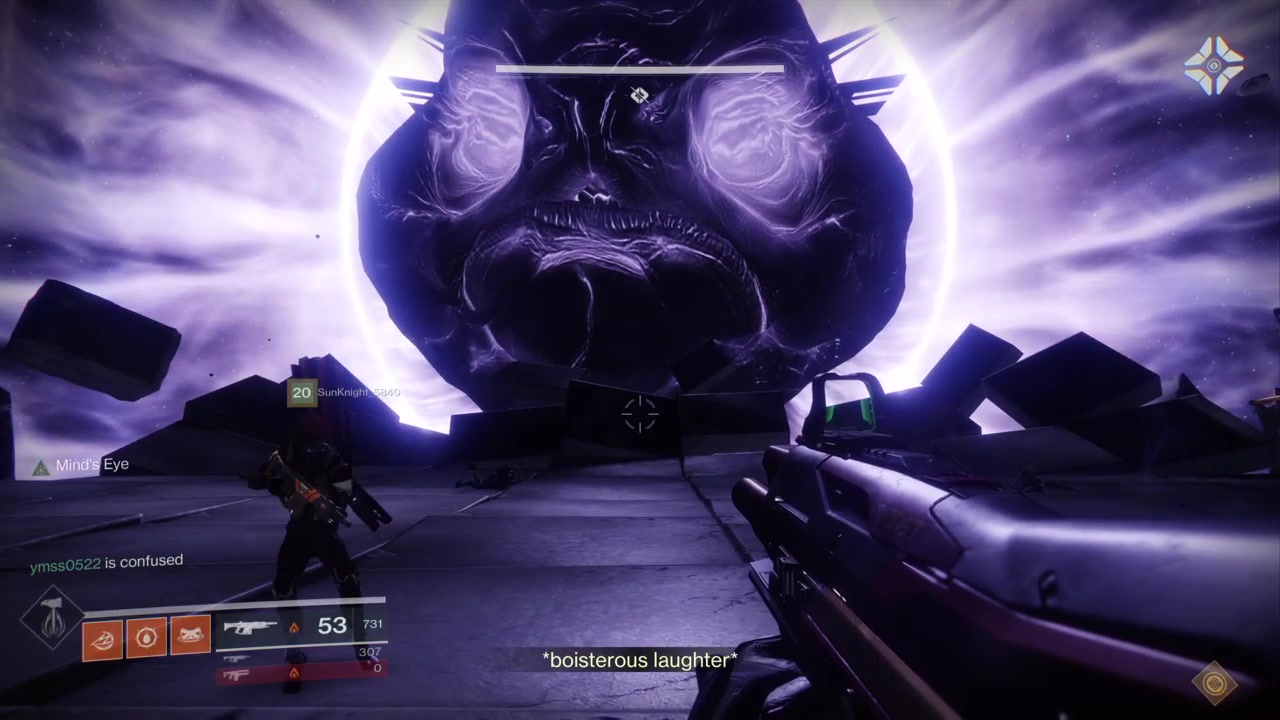This screenshot has width=1280, height=720.
Task: Activate the orange barricade class ability
Action: pos(190,638)
